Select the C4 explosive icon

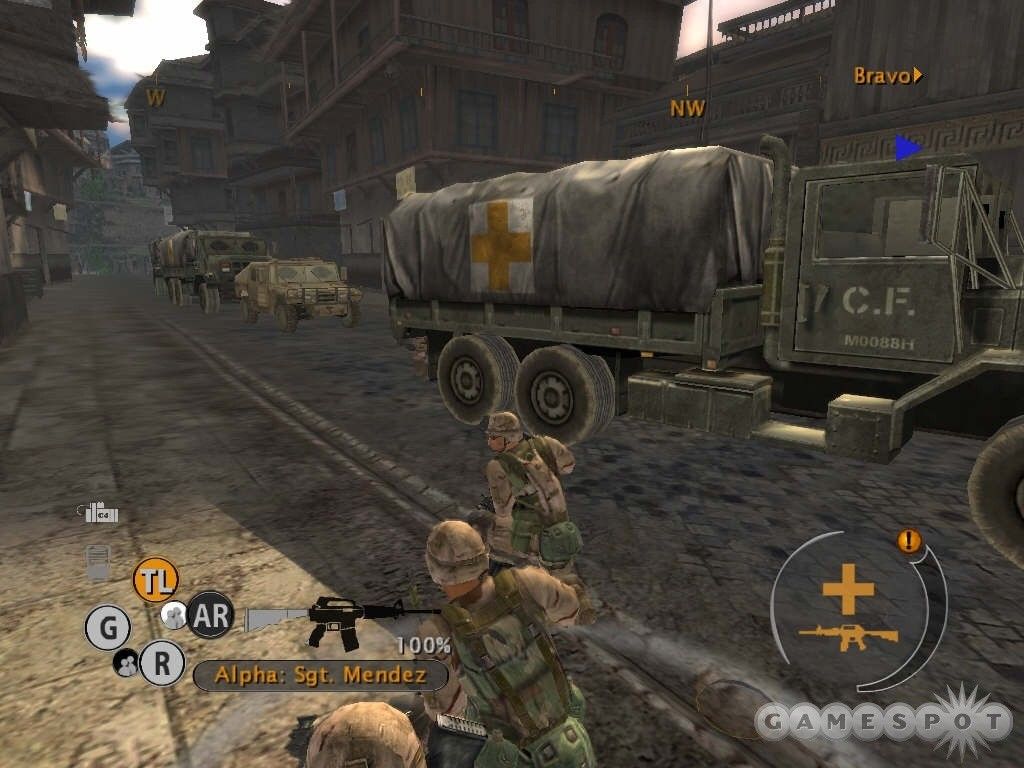tap(101, 513)
